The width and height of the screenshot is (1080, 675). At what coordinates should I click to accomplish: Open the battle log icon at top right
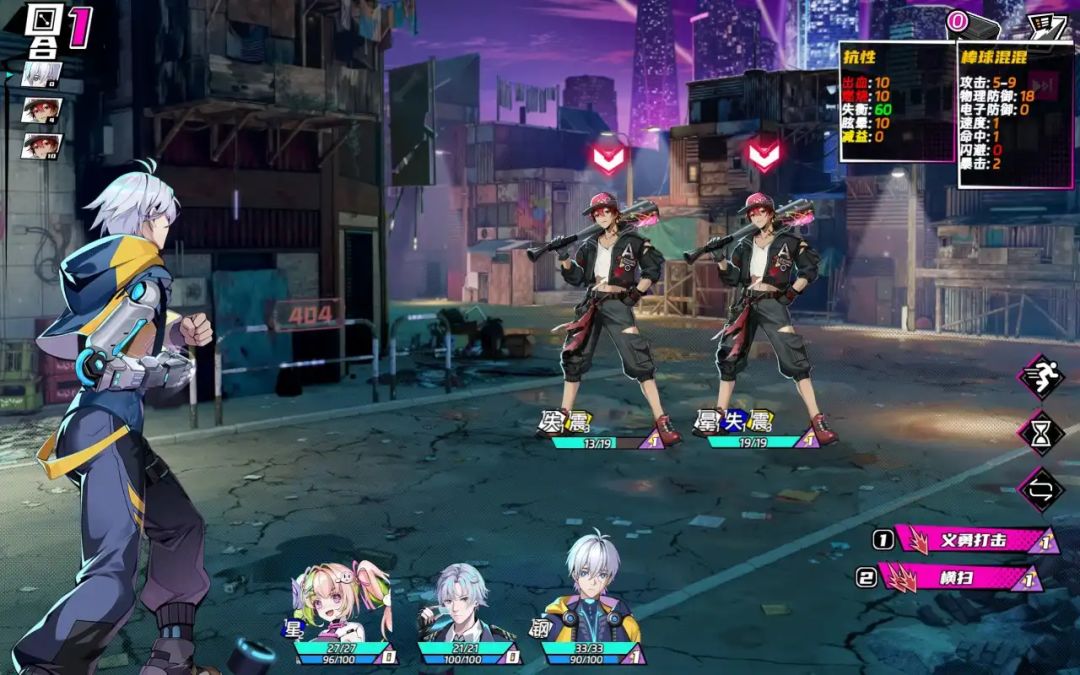coord(1047,25)
